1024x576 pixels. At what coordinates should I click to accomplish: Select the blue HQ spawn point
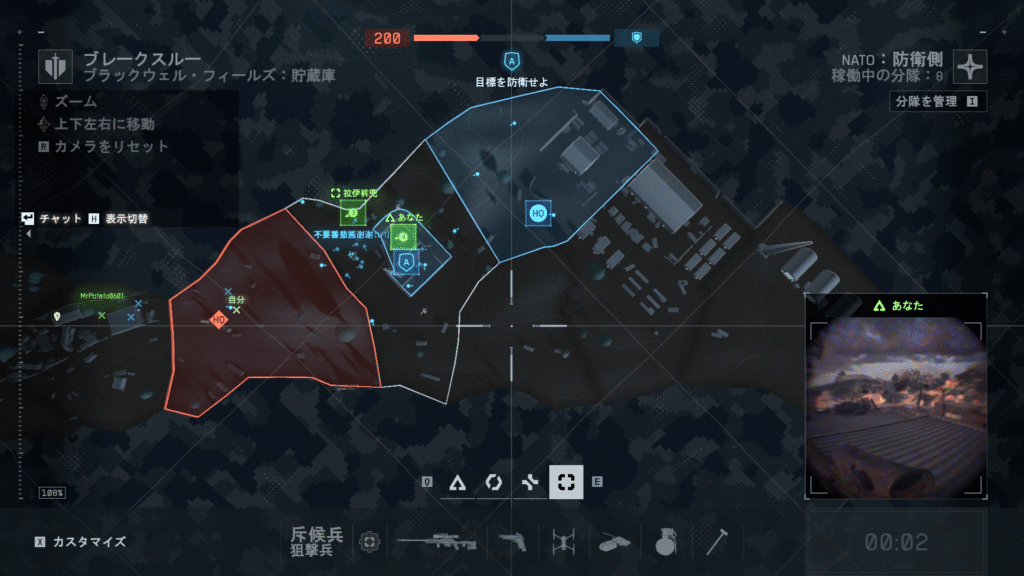537,212
